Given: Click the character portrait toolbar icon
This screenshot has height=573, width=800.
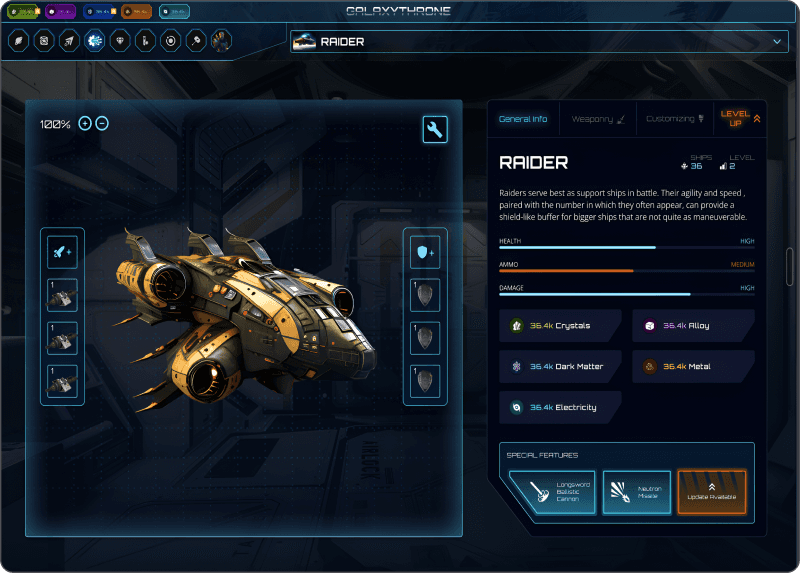Looking at the screenshot, I should [x=221, y=41].
